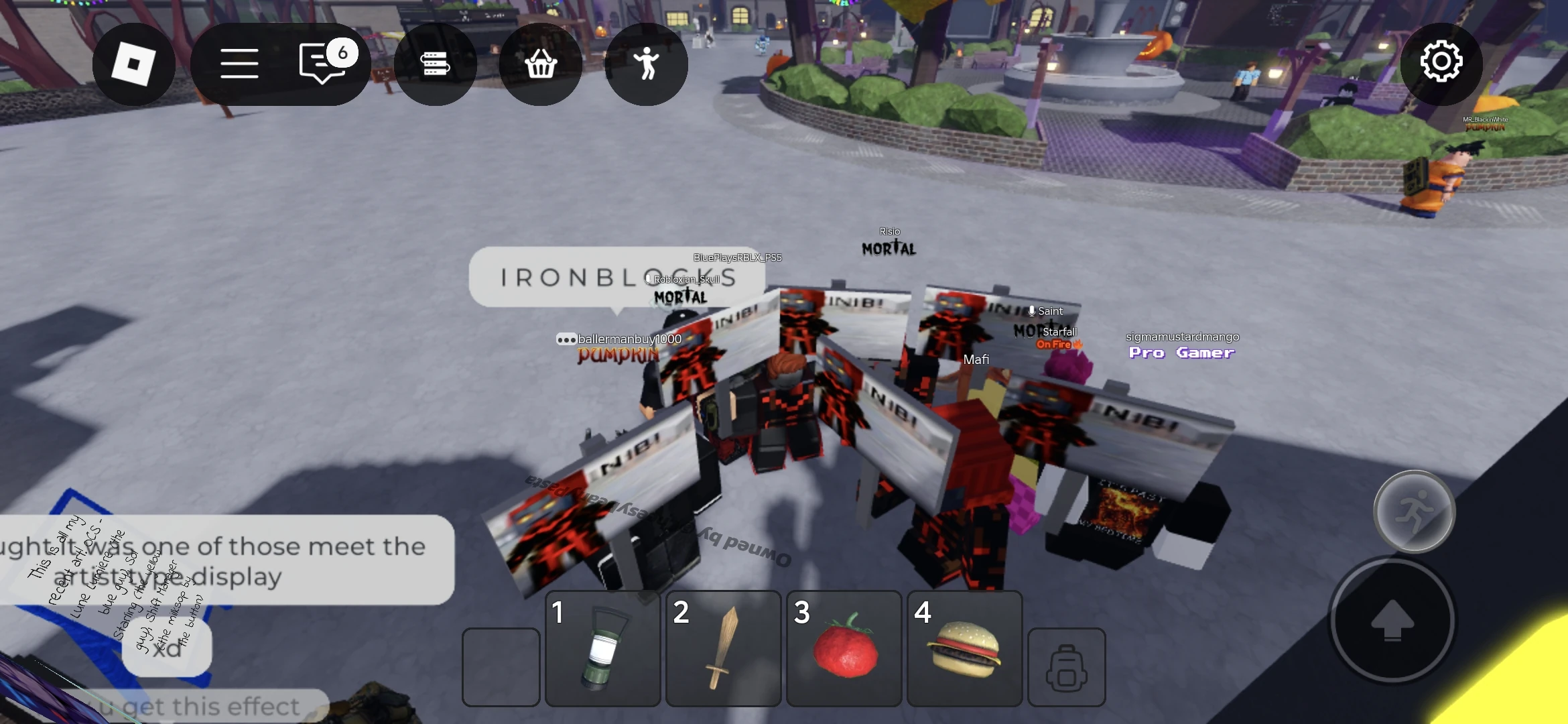Equip the lantern in hotbar slot 1
Viewport: 1568px width, 724px height.
[x=602, y=649]
